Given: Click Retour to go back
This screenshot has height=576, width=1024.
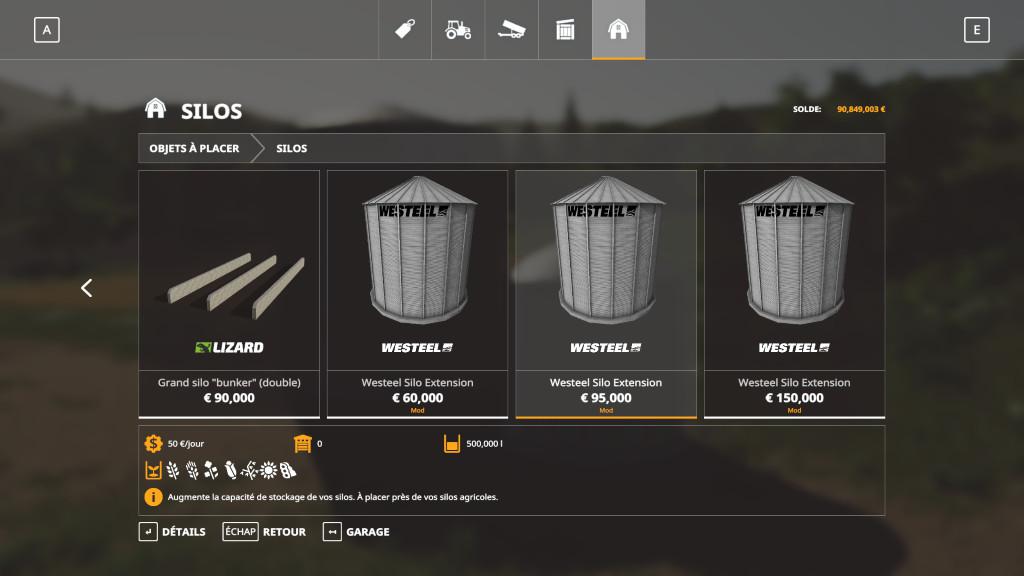Looking at the screenshot, I should pyautogui.click(x=265, y=532).
